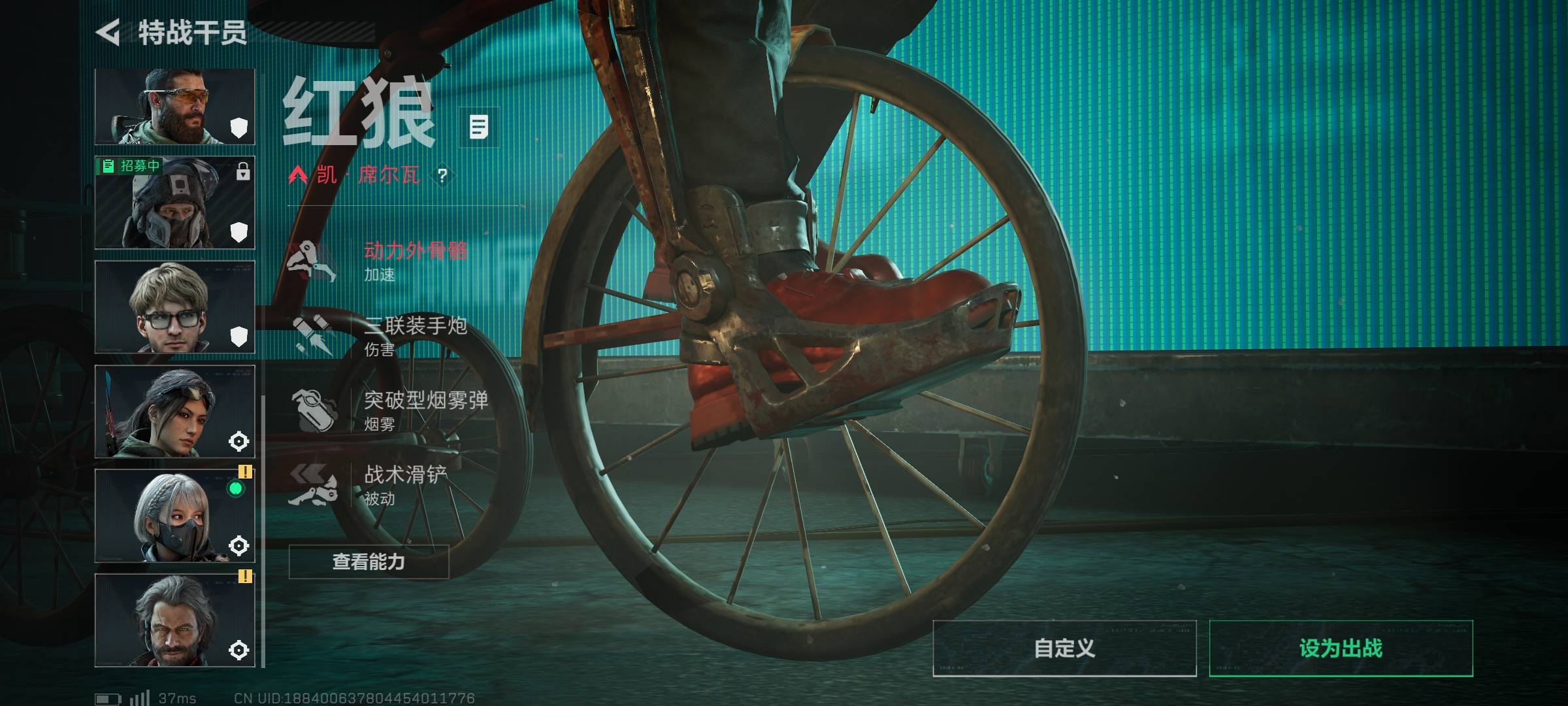Screen dimensions: 1568x706
Task: Open the 战术滑铲 passive ability
Action: 379,485
